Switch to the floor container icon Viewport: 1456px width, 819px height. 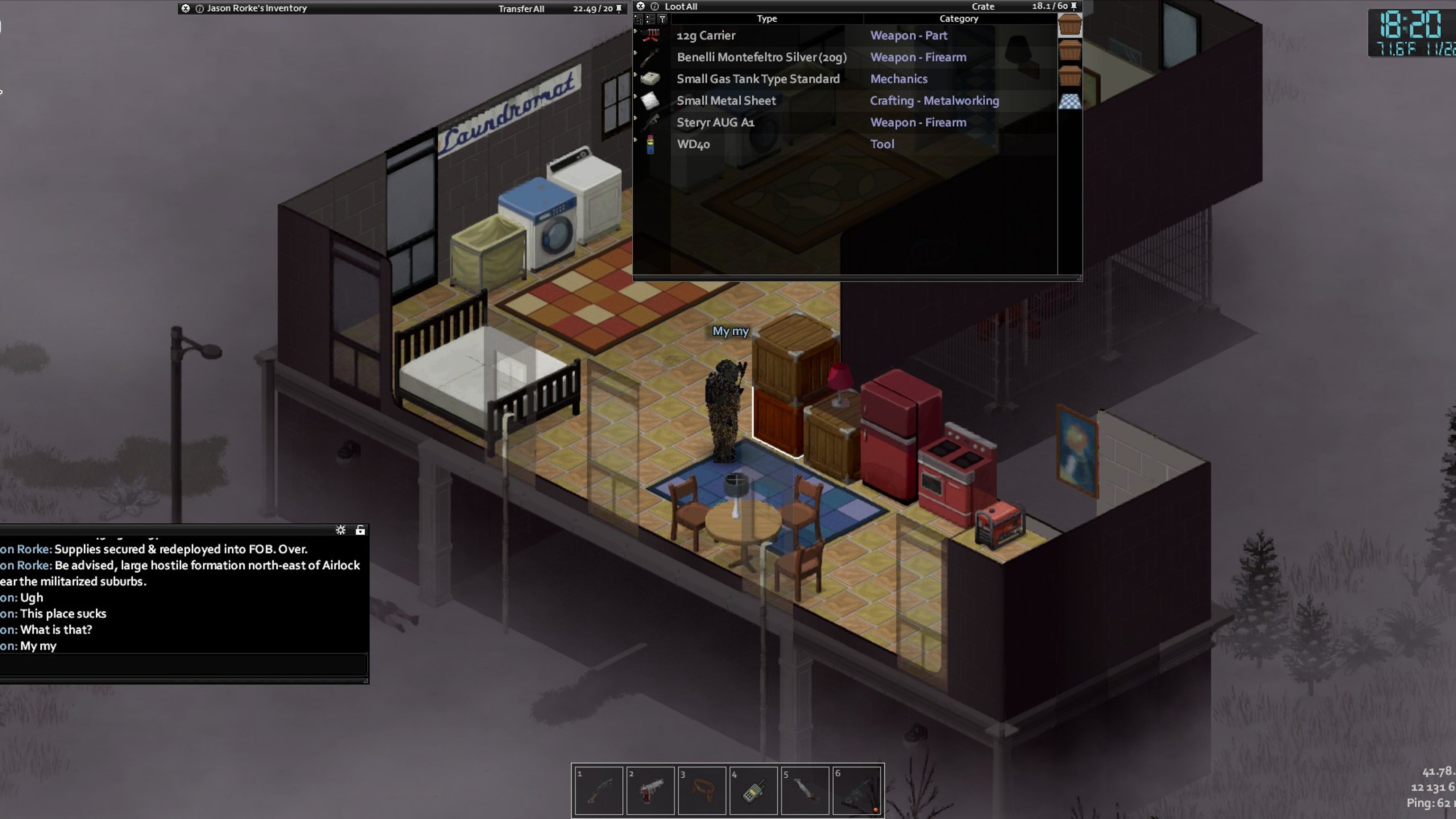[1069, 101]
